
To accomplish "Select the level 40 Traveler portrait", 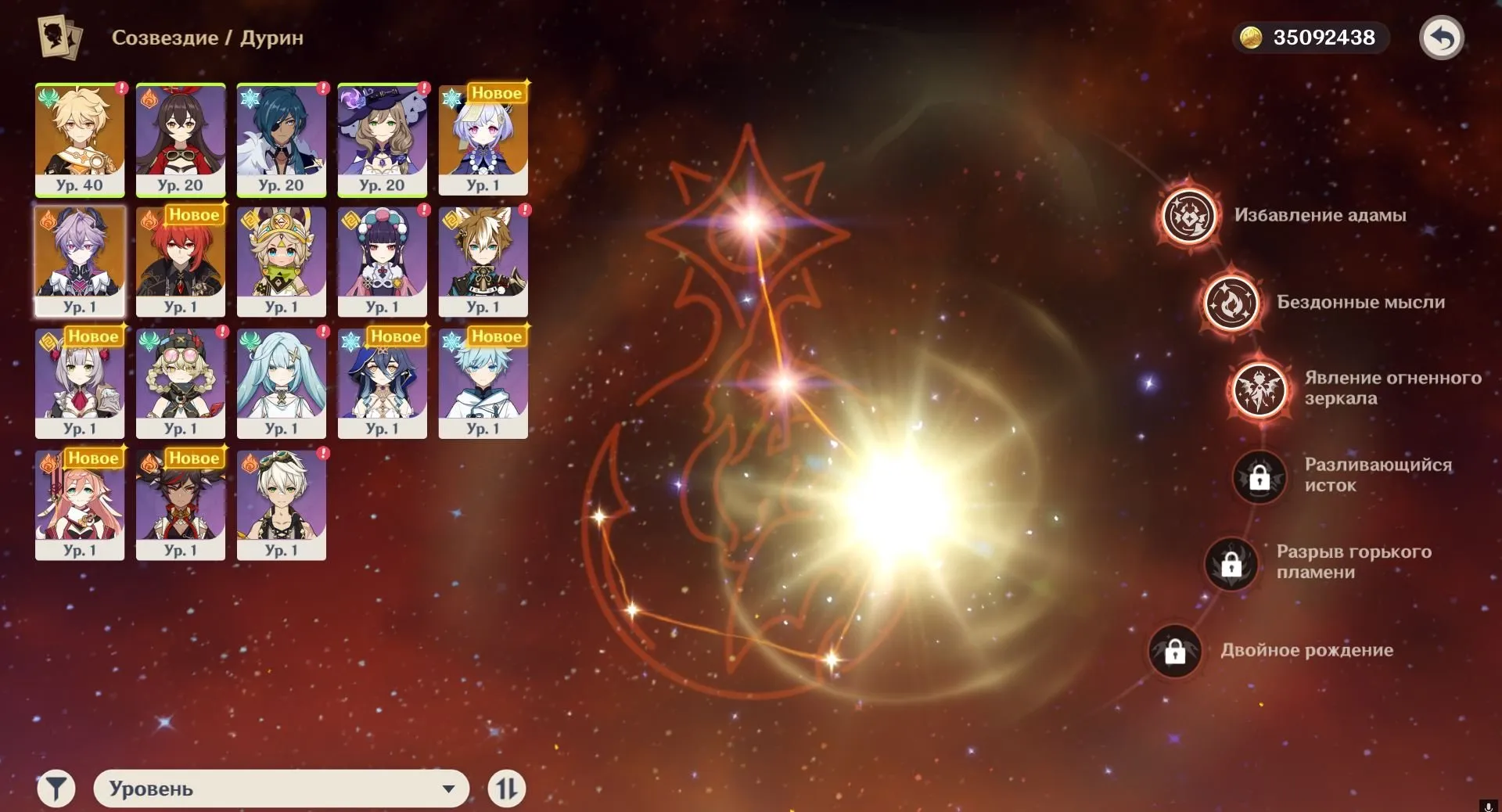I will pos(78,139).
